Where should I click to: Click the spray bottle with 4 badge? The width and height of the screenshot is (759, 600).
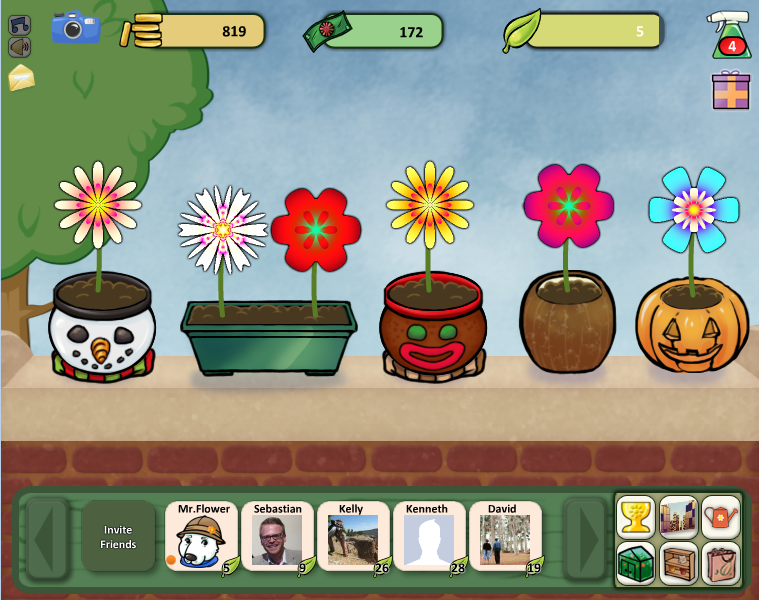(729, 34)
